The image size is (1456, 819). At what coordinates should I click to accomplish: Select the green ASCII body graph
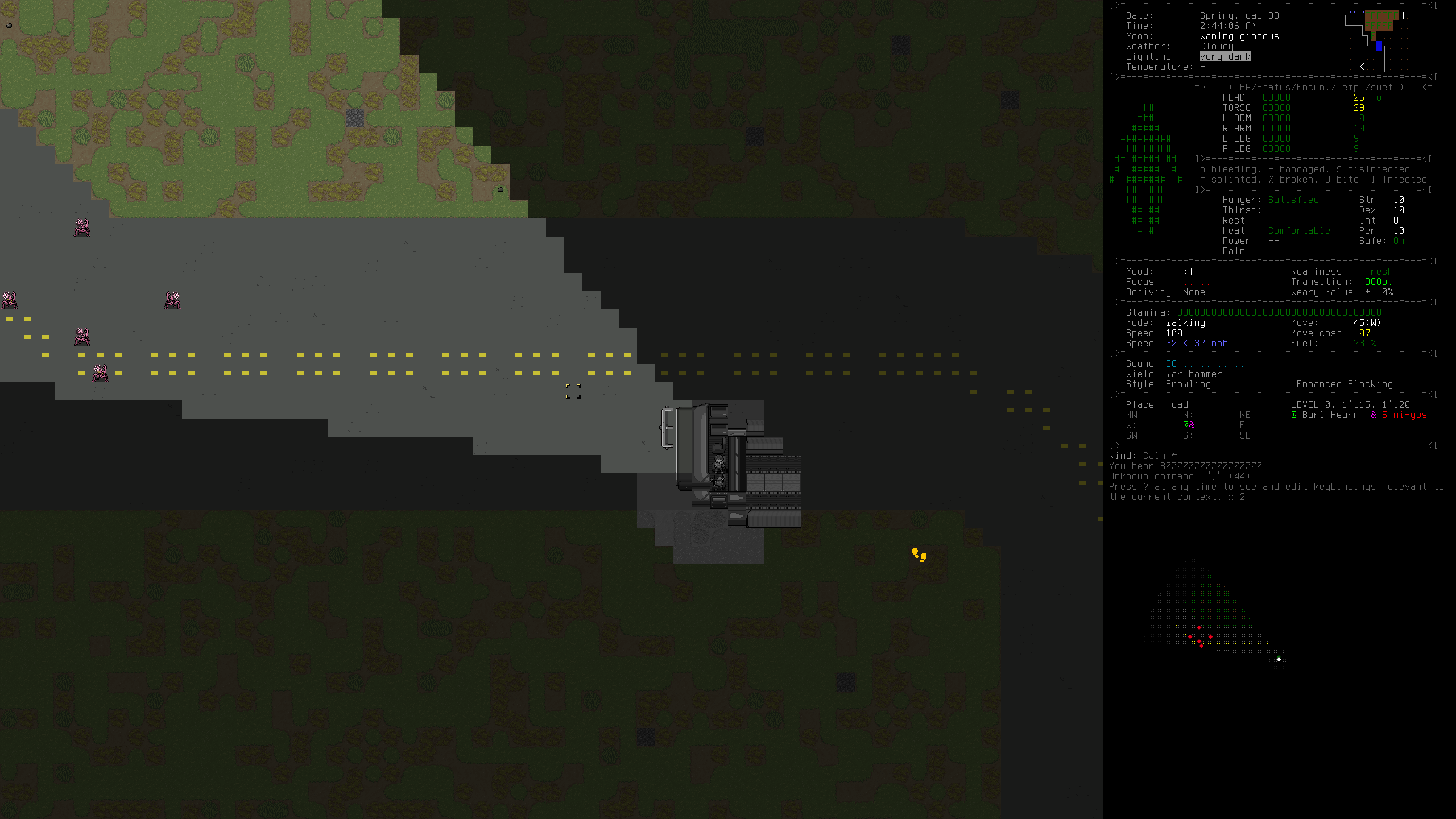pos(1145,169)
